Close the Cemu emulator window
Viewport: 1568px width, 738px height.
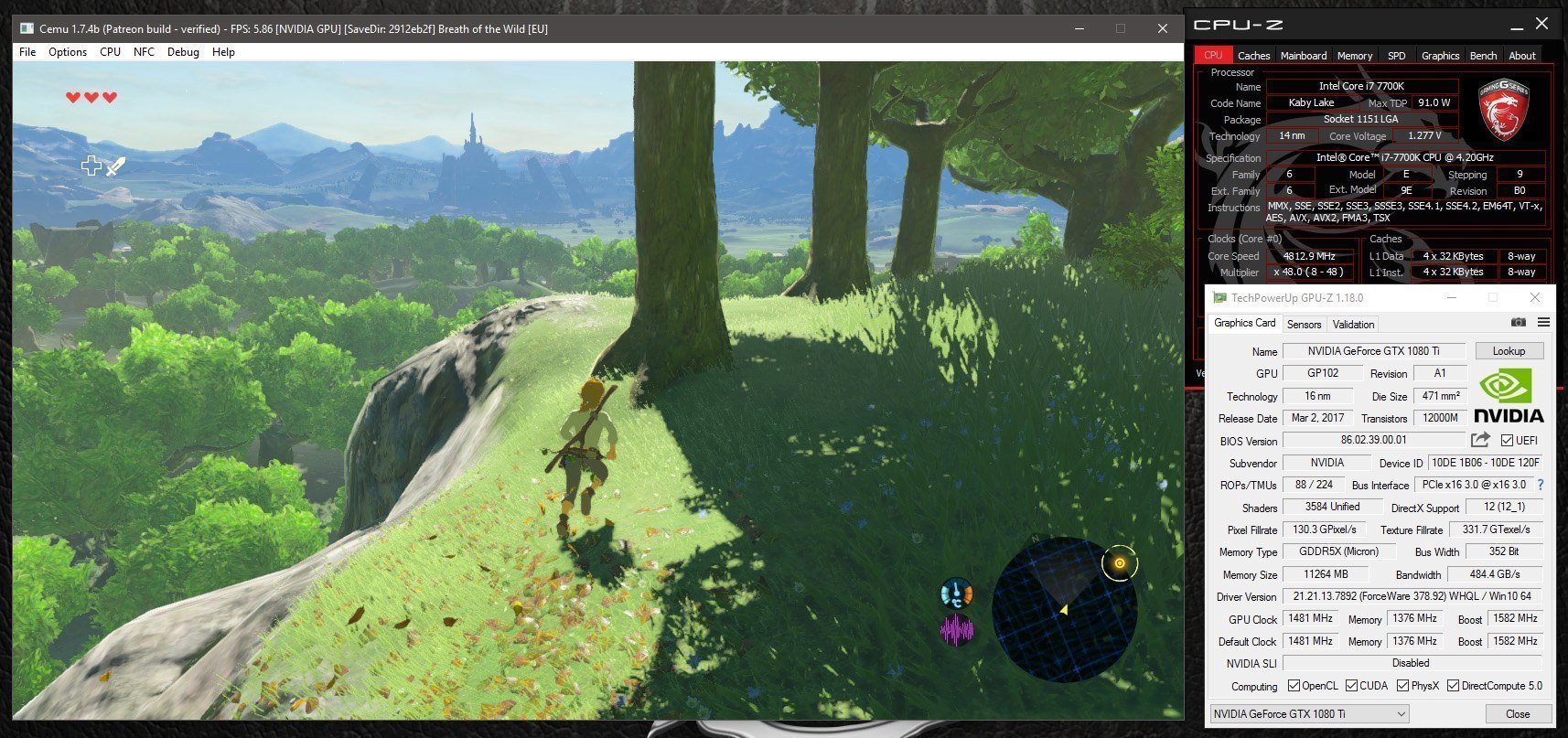click(1162, 28)
